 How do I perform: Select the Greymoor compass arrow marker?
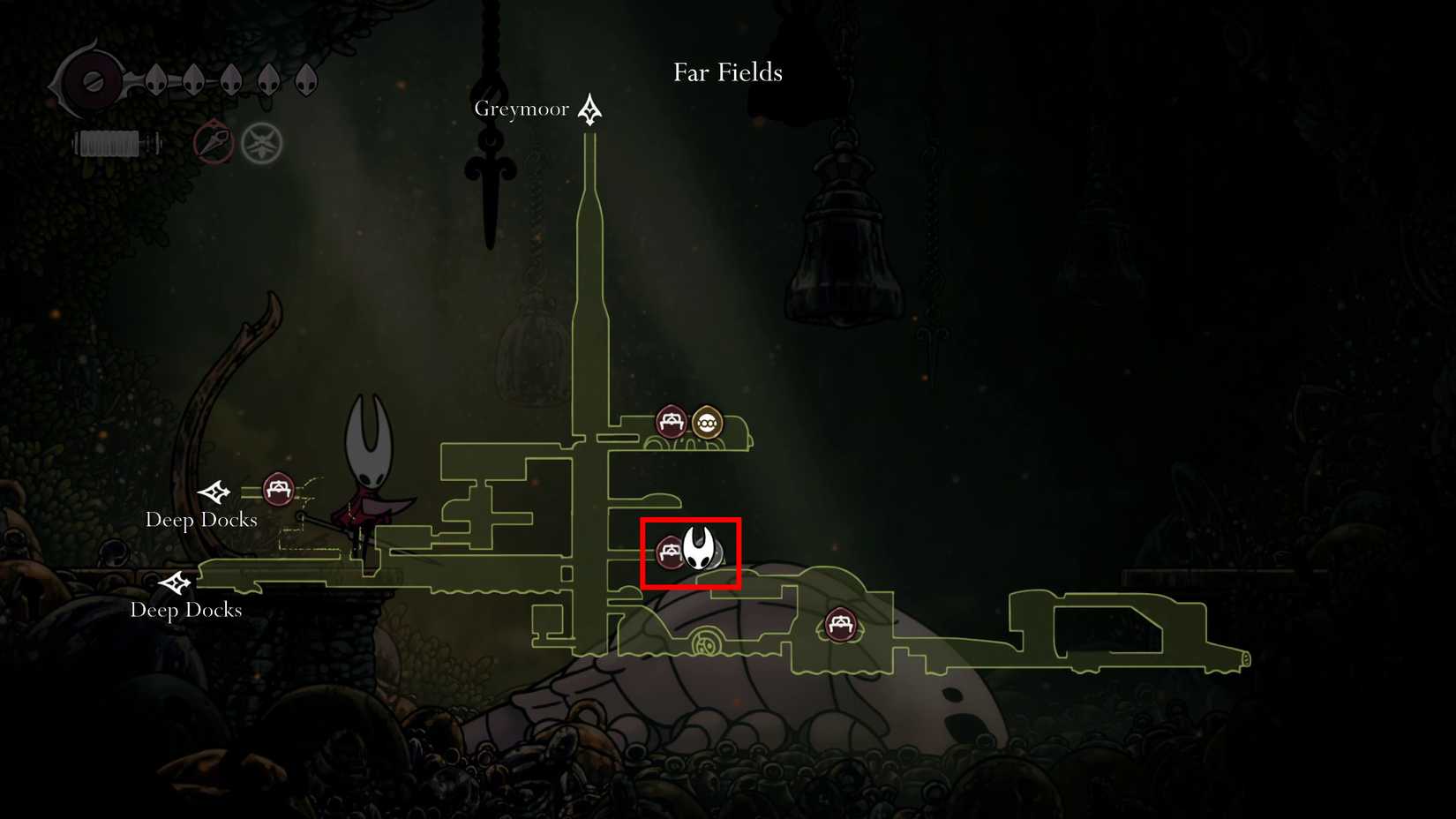[x=588, y=108]
